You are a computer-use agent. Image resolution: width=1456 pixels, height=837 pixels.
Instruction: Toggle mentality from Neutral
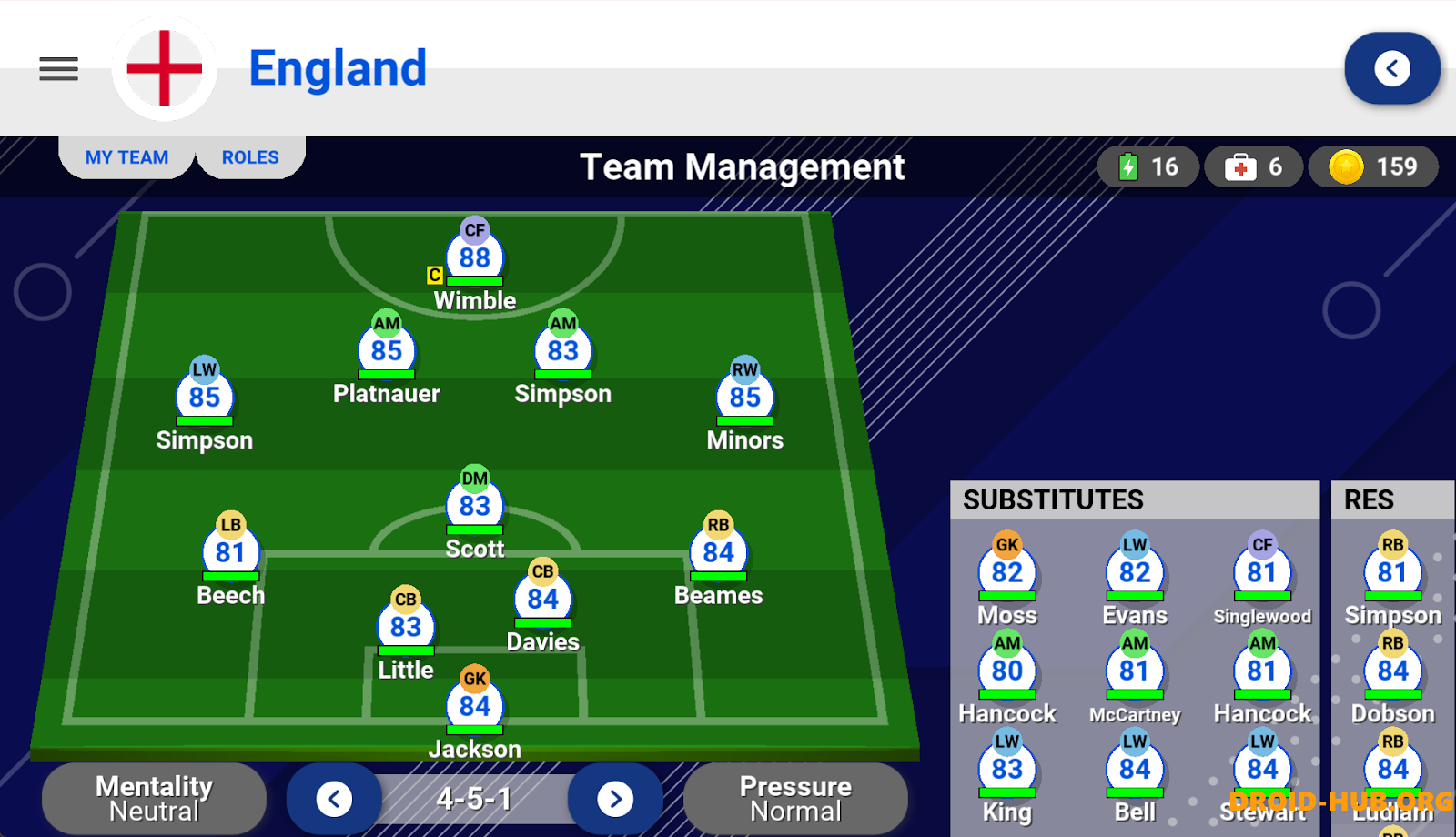point(153,798)
